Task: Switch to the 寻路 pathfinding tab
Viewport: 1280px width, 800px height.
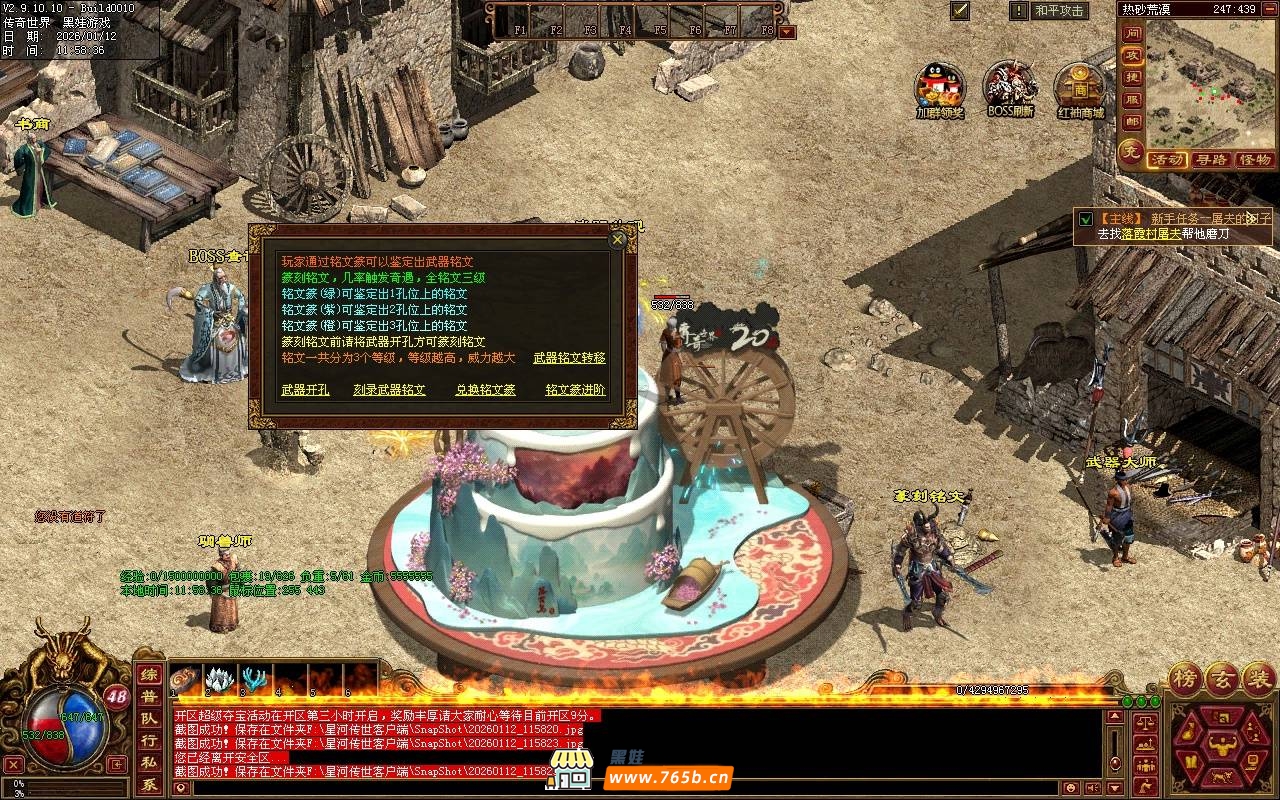Action: coord(1211,160)
